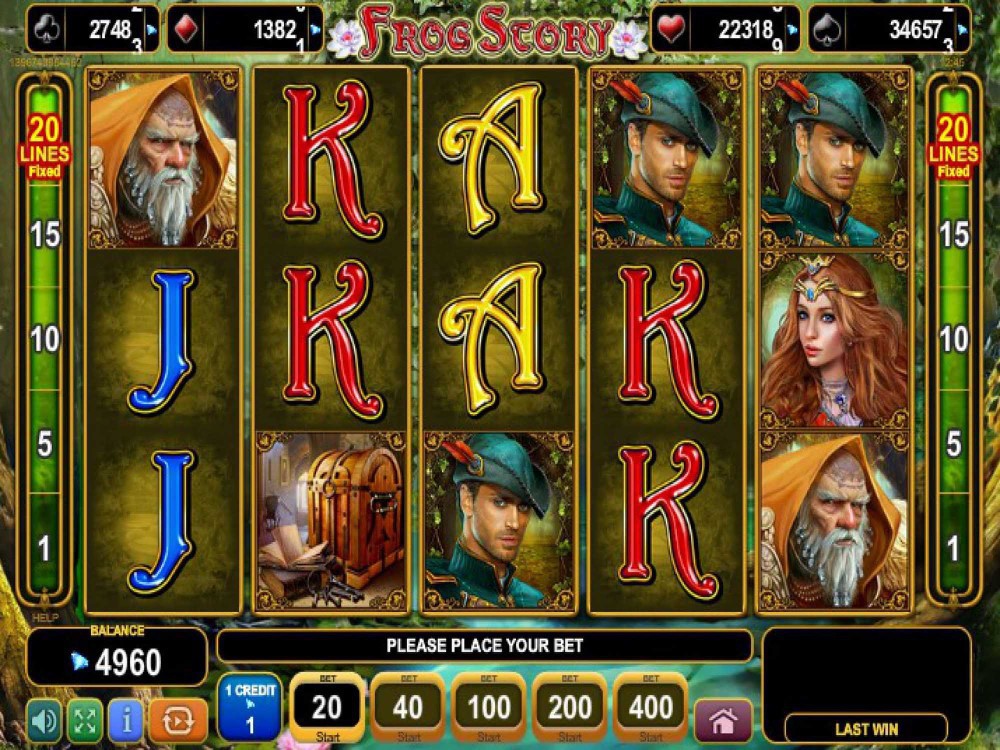Spin with the 400 bet
Image resolution: width=1000 pixels, height=750 pixels.
[651, 708]
